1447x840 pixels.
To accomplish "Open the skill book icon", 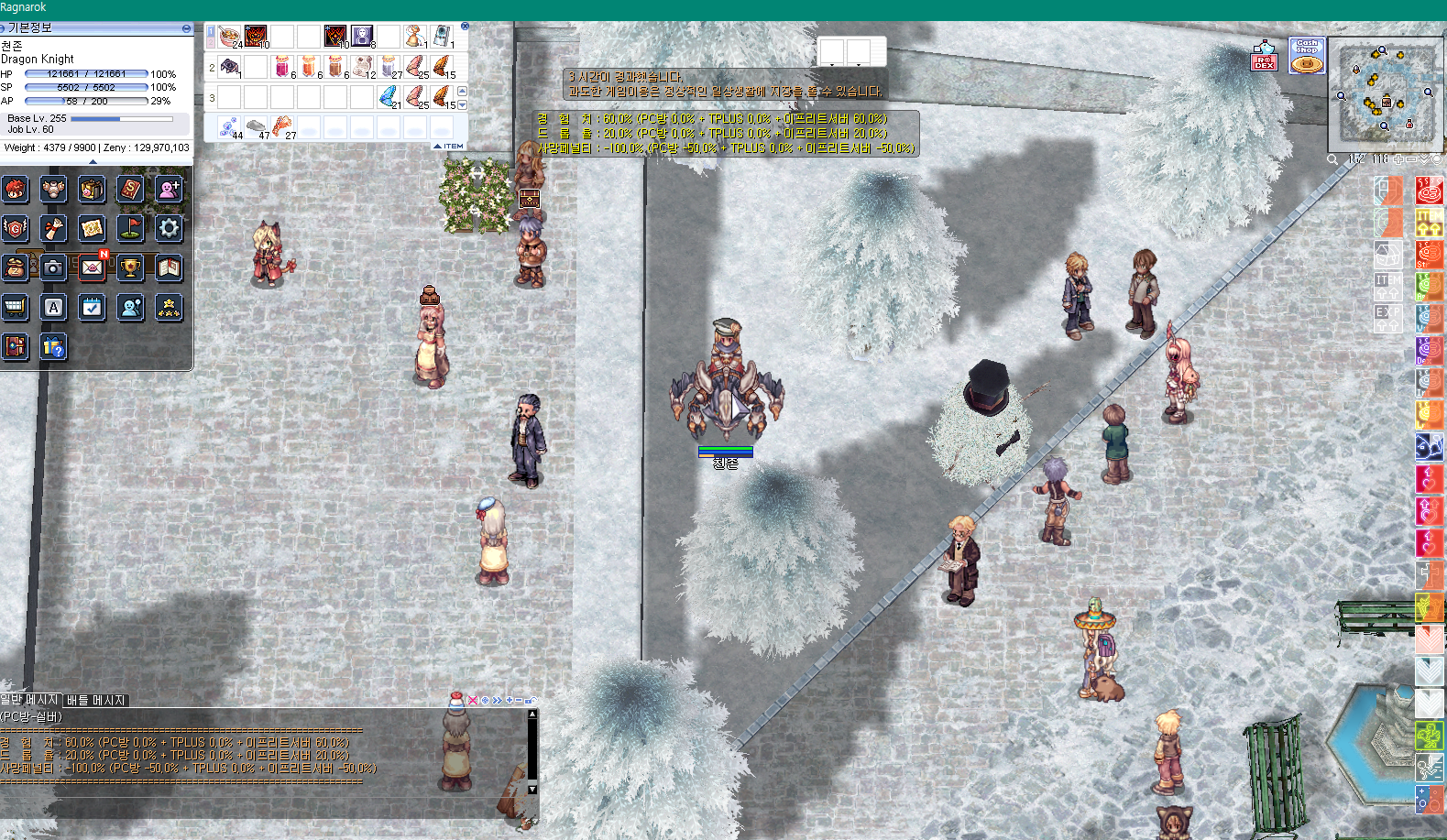I will pyautogui.click(x=131, y=189).
